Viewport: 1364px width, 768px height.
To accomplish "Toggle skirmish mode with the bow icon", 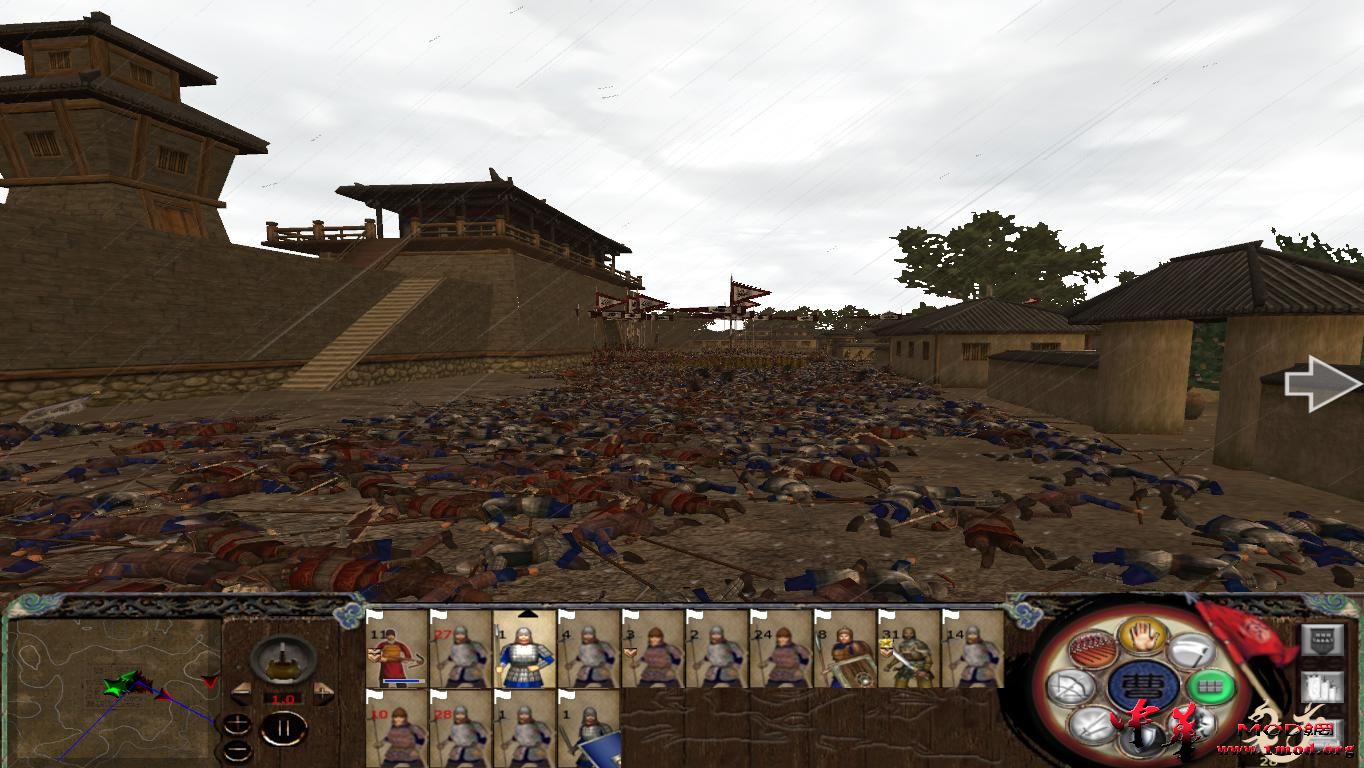I will 1070,686.
